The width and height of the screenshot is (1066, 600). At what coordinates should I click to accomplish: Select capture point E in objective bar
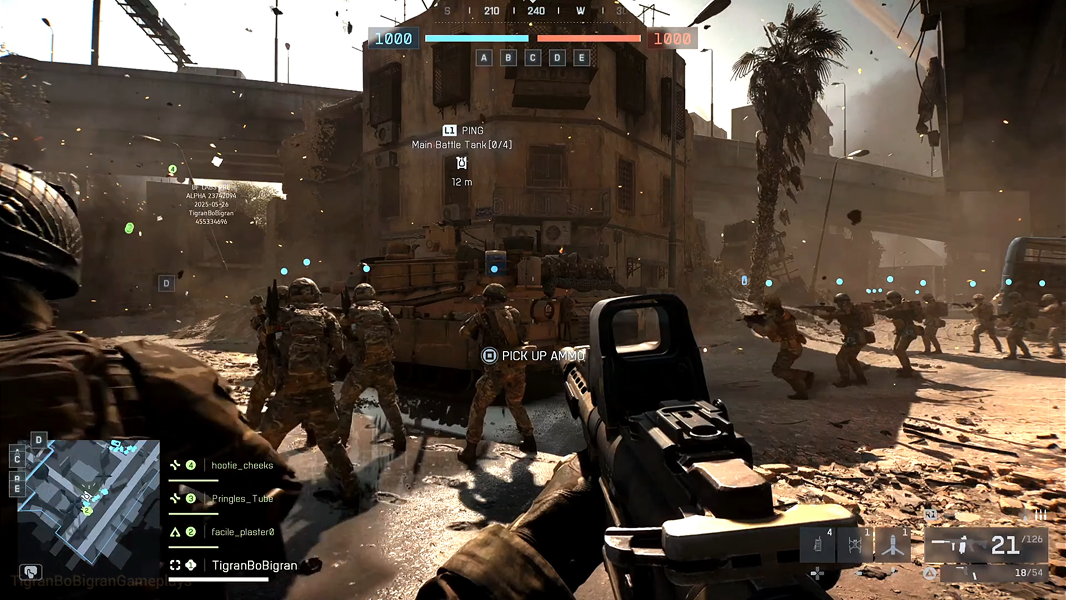[x=582, y=57]
